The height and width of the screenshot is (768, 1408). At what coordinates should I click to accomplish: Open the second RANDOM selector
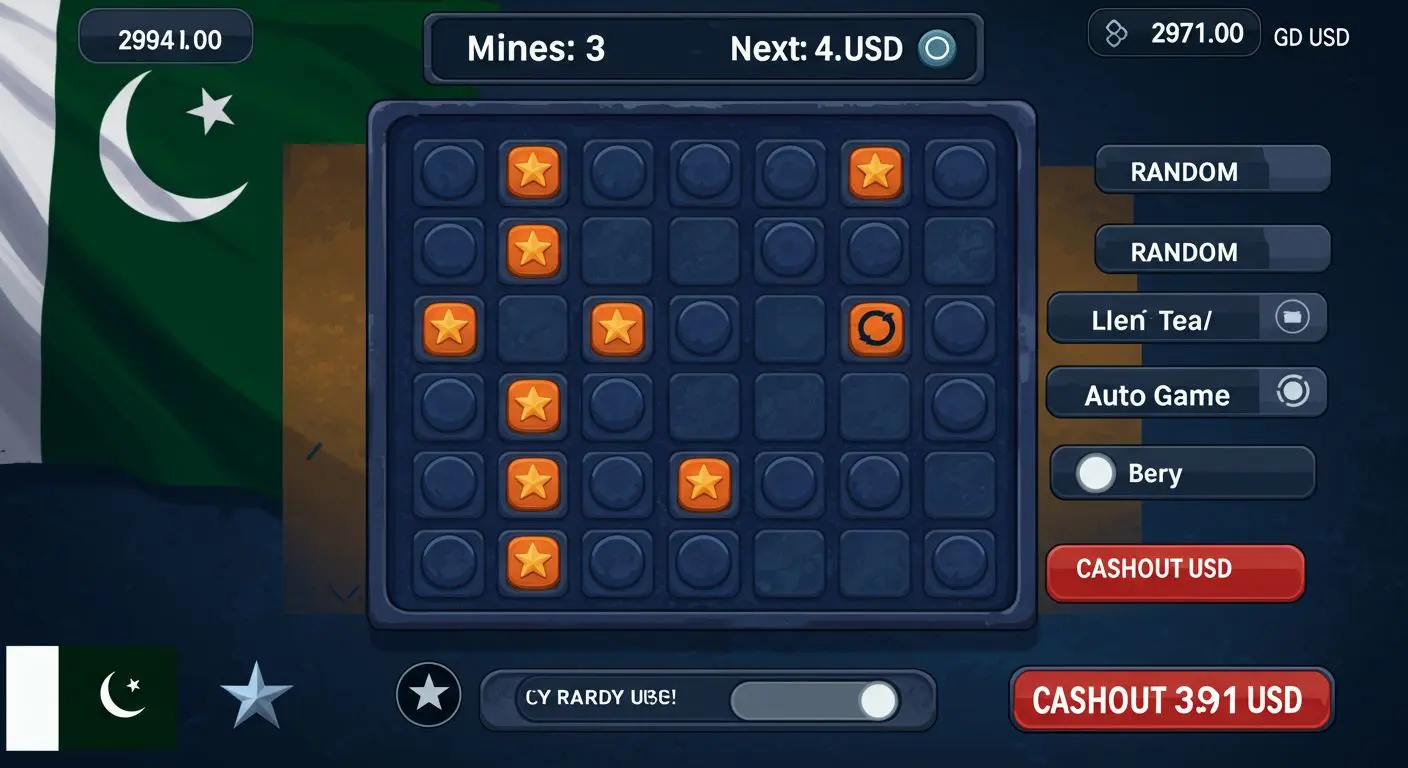[1212, 251]
